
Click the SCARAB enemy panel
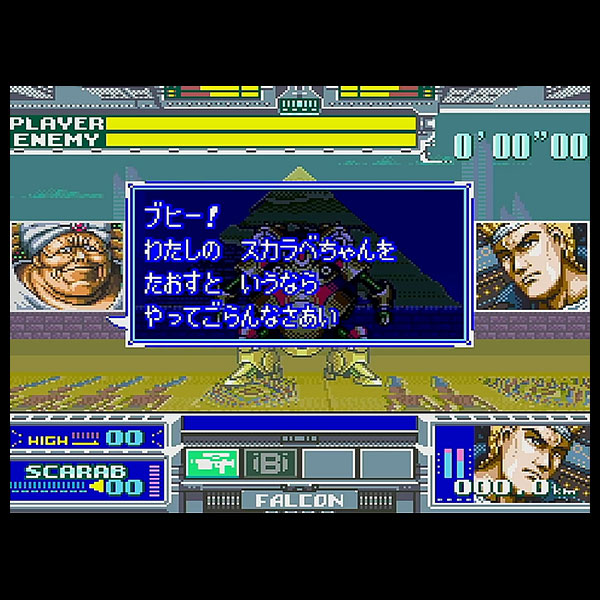tap(85, 477)
